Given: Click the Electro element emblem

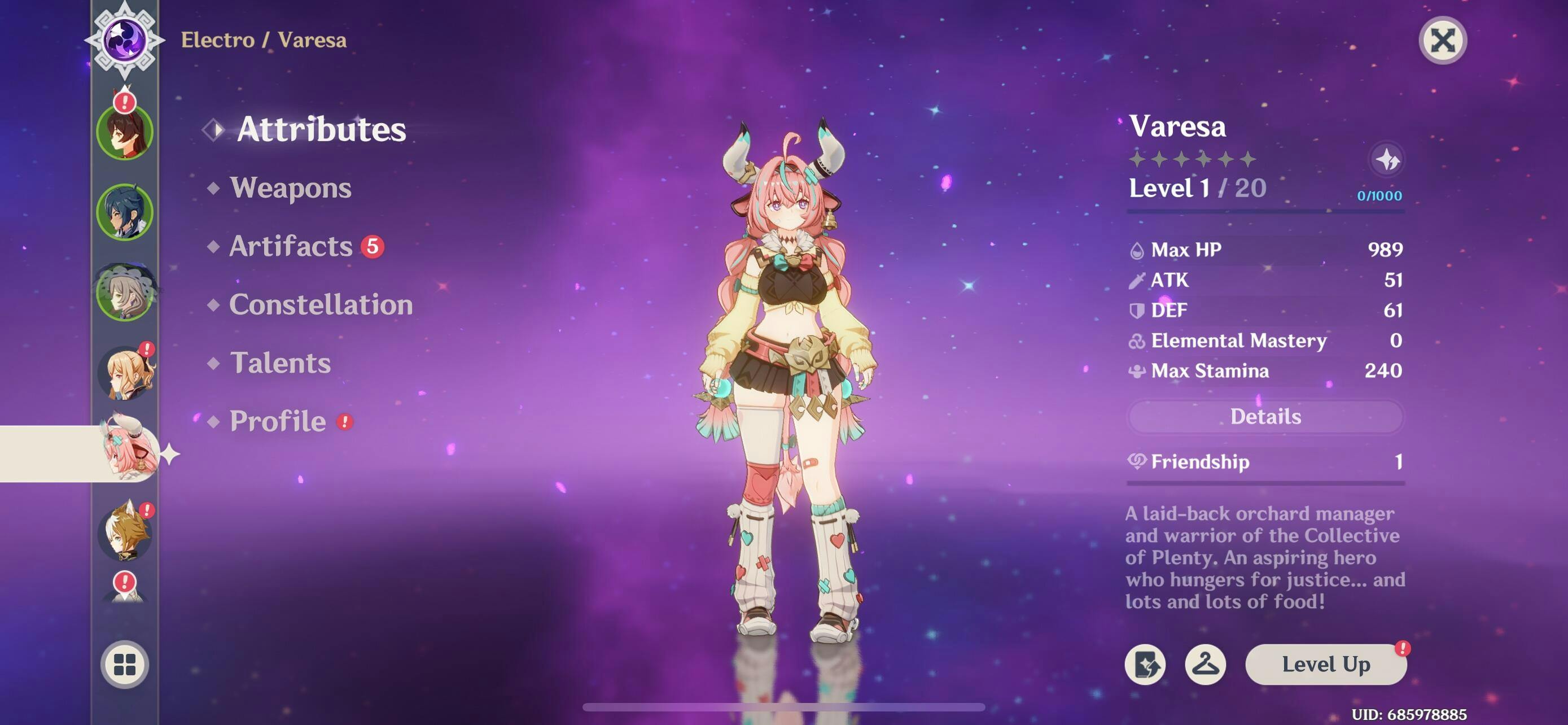Looking at the screenshot, I should click(125, 40).
